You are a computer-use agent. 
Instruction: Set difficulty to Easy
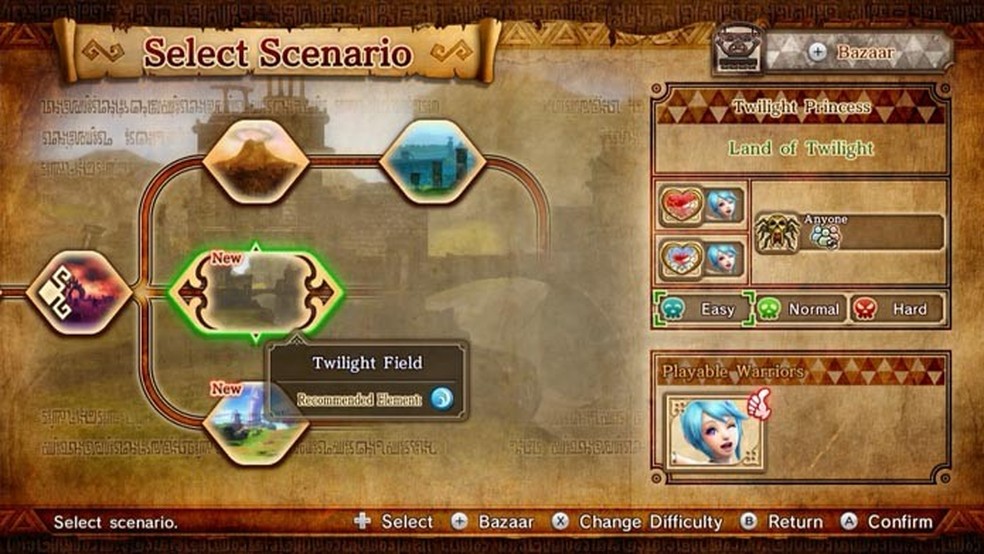coord(701,309)
